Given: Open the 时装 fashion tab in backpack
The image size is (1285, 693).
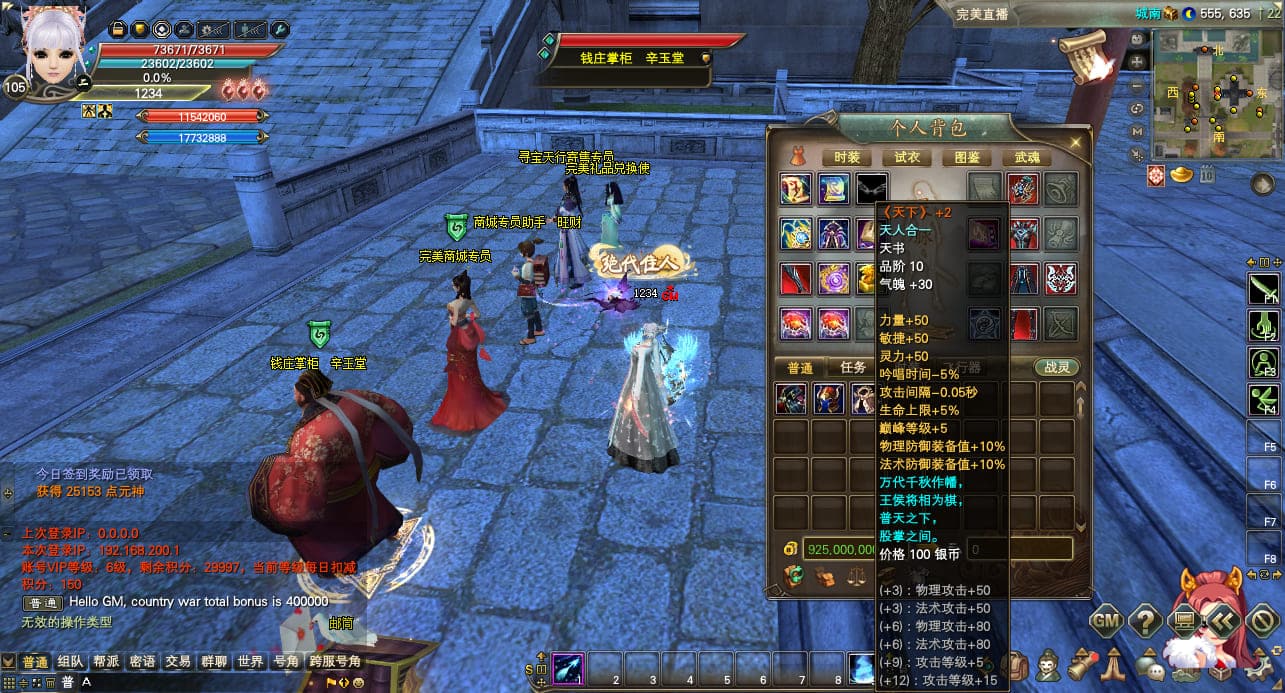Looking at the screenshot, I should coord(846,157).
